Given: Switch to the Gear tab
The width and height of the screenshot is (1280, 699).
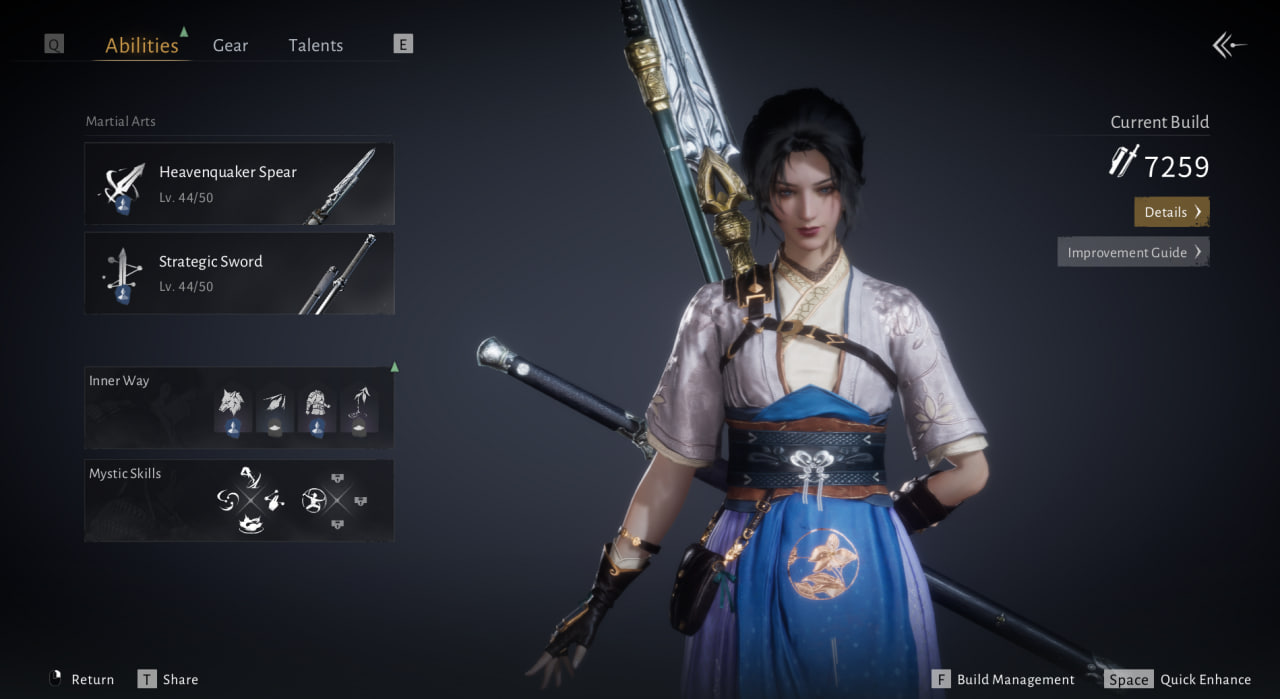Looking at the screenshot, I should click(230, 45).
